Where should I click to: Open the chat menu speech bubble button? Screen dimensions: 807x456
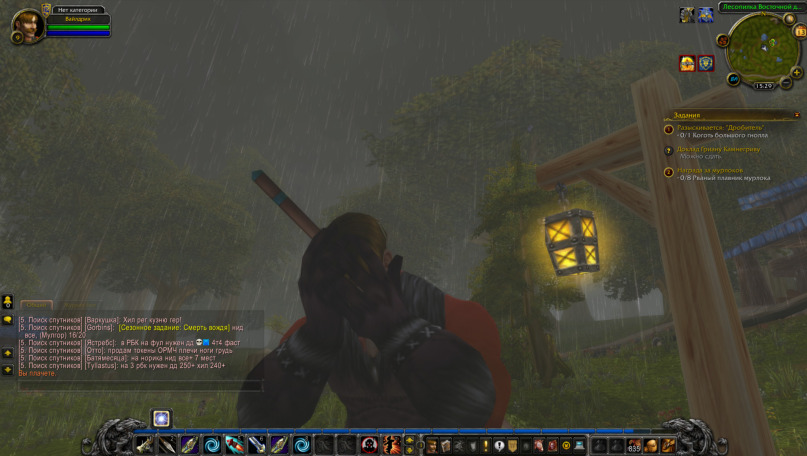(7, 320)
